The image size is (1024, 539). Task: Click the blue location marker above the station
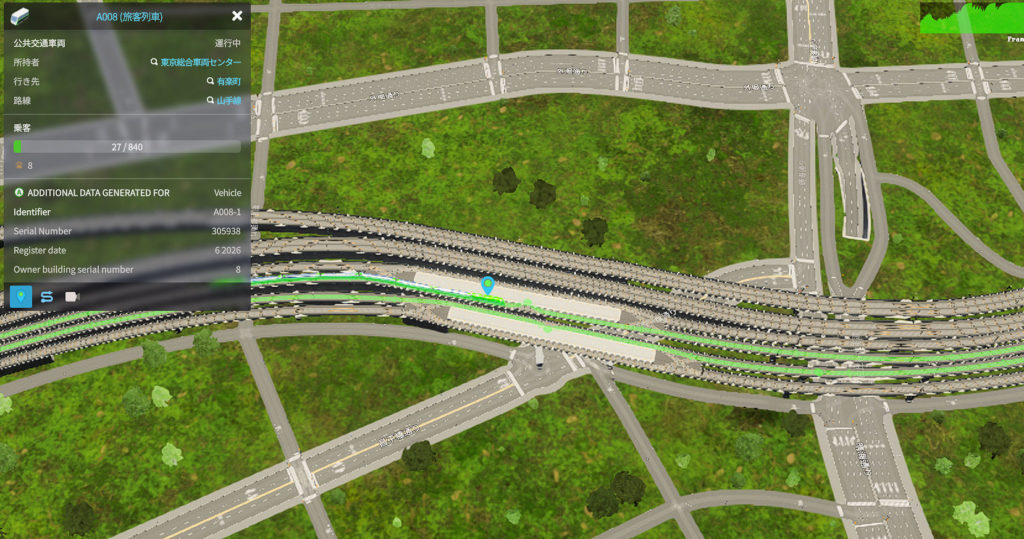tap(488, 286)
